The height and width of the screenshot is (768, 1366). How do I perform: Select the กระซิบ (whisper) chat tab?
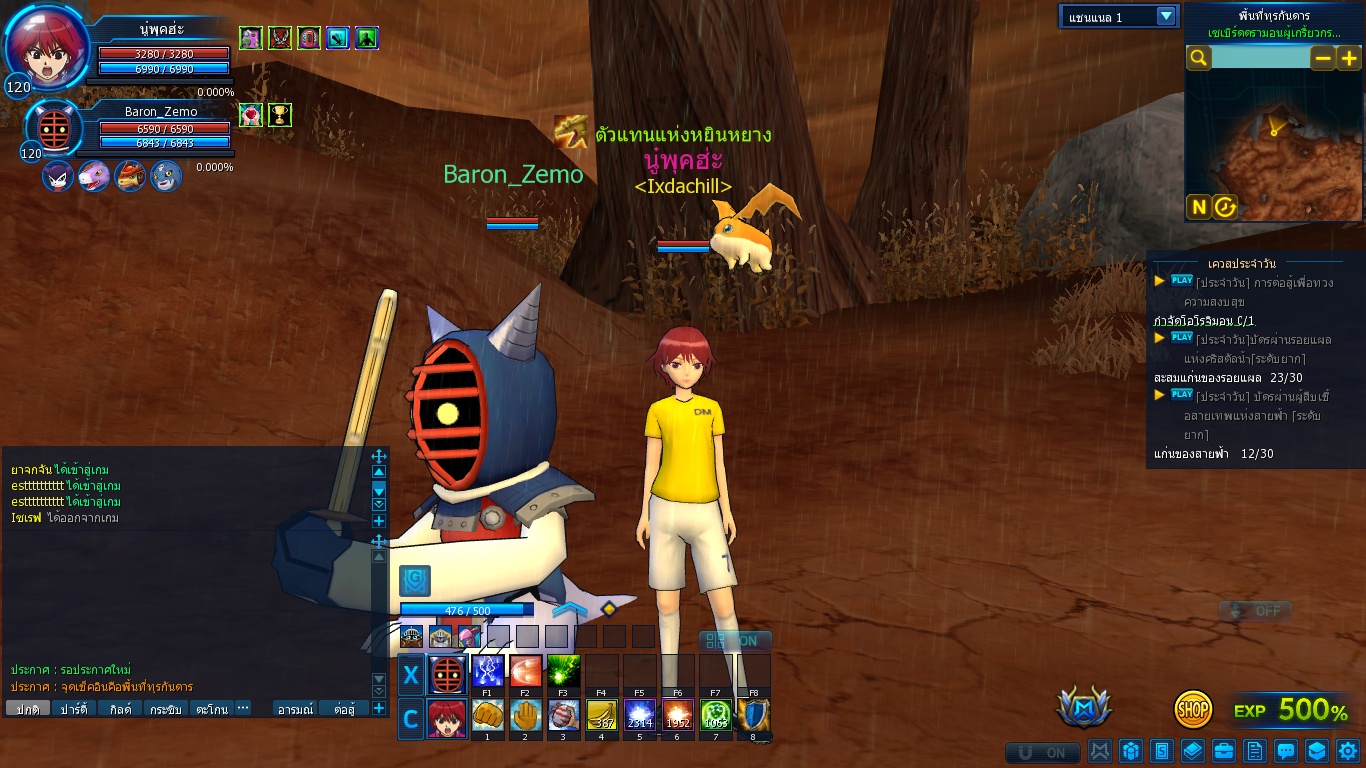(x=166, y=709)
